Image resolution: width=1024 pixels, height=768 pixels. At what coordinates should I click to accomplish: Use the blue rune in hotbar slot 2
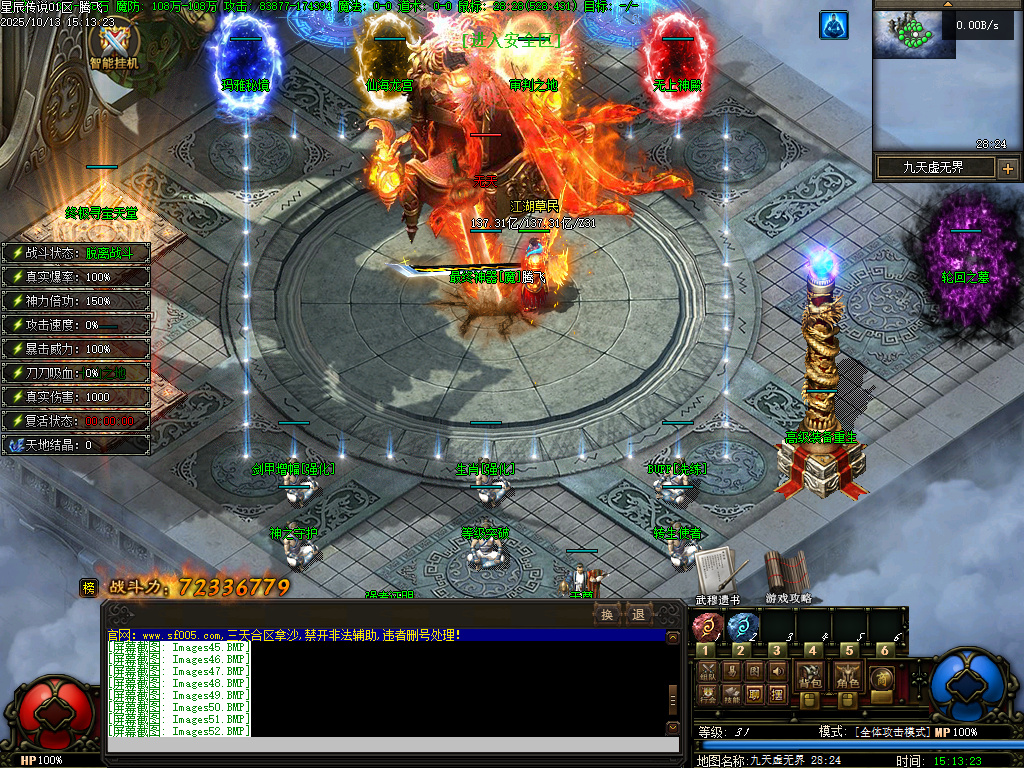click(741, 628)
